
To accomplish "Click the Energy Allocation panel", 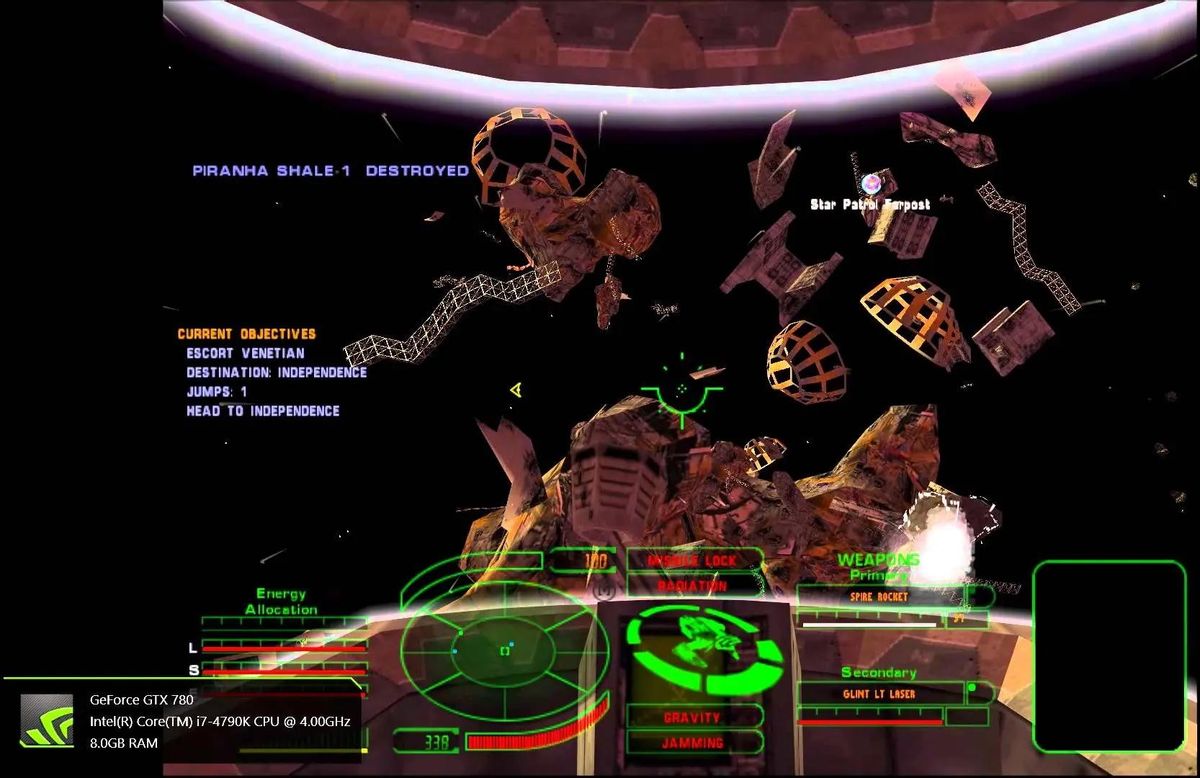I will 281,601.
